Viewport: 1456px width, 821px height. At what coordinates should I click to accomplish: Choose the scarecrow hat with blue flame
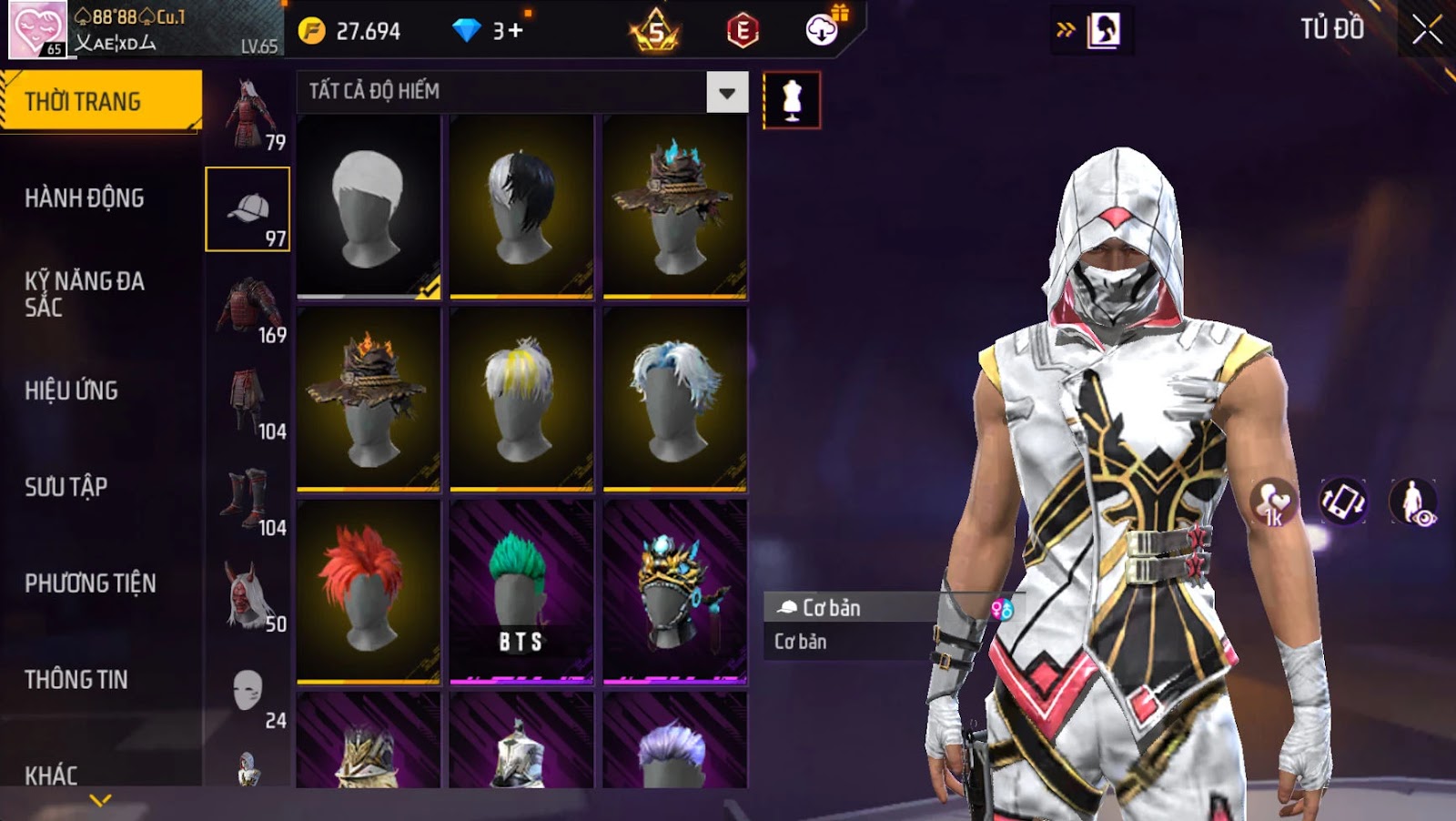point(674,207)
